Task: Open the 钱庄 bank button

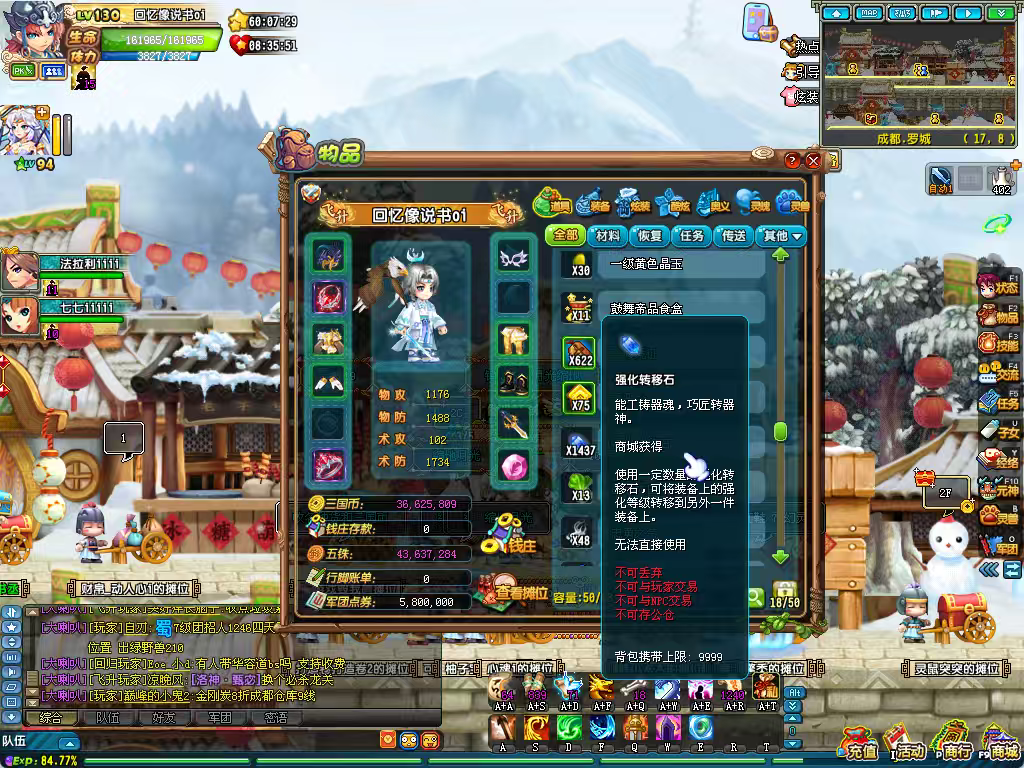Action: coord(511,536)
